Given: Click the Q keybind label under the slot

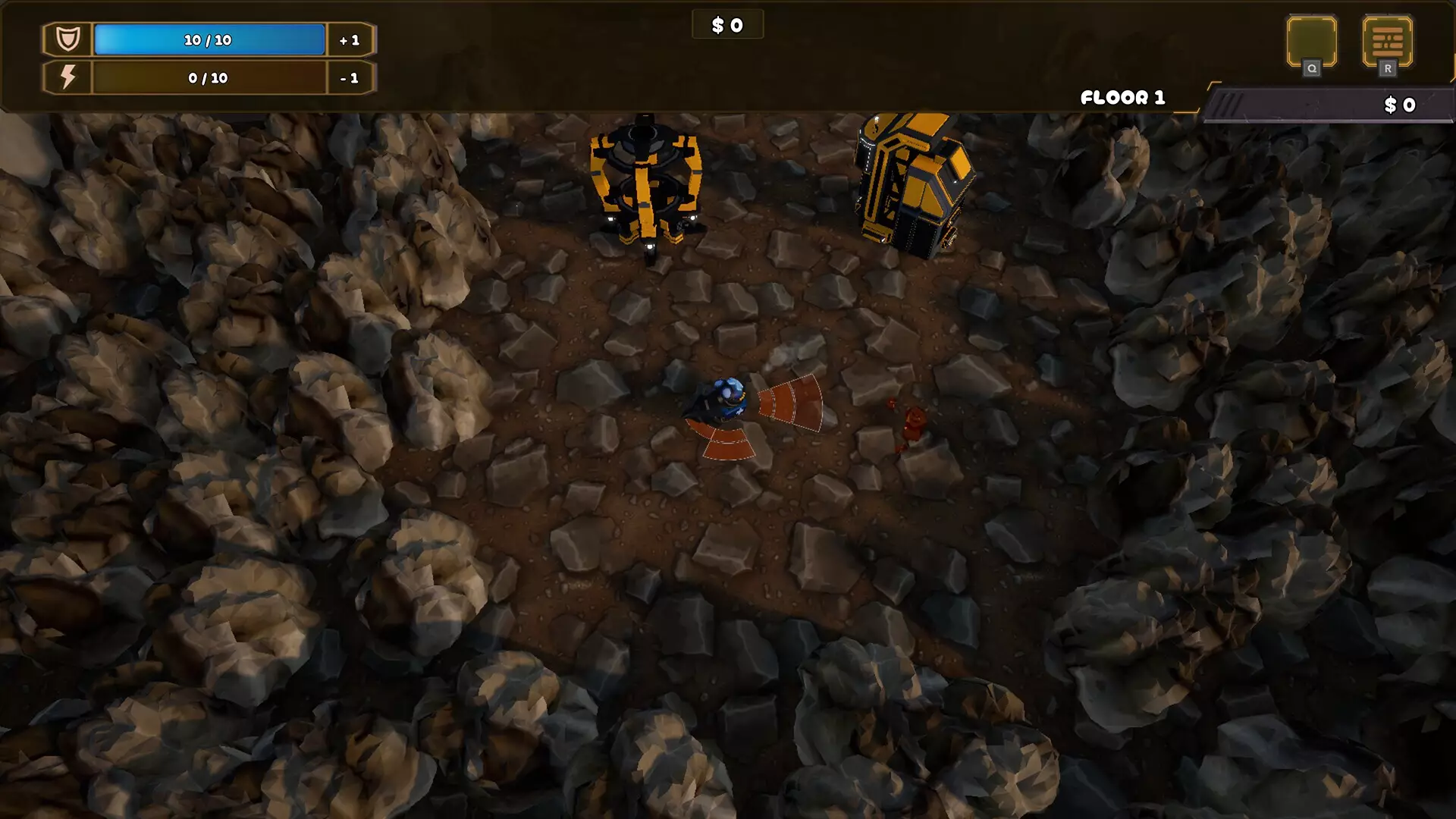Looking at the screenshot, I should pyautogui.click(x=1311, y=67).
